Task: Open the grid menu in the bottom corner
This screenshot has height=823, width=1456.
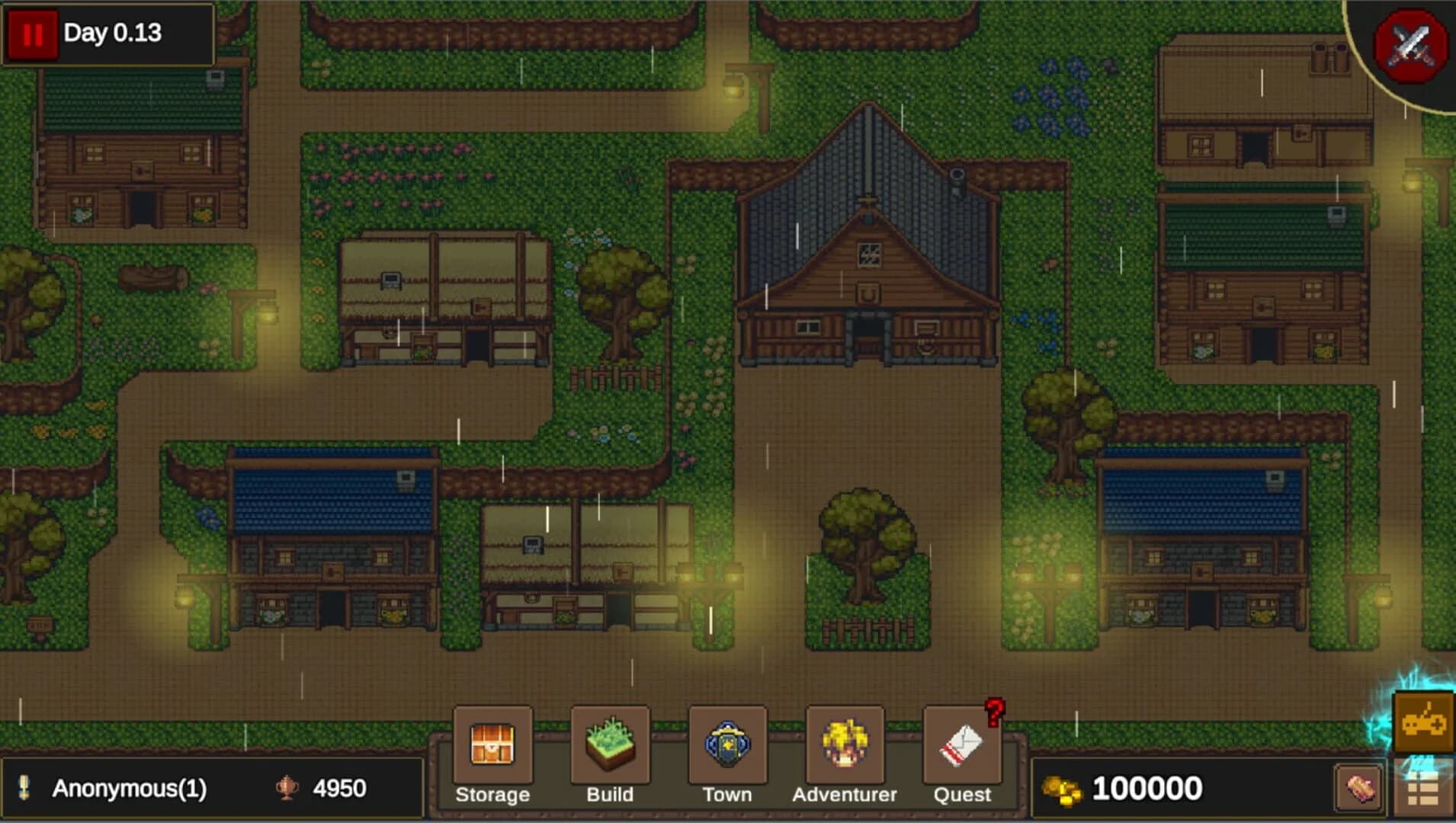Action: [1425, 786]
